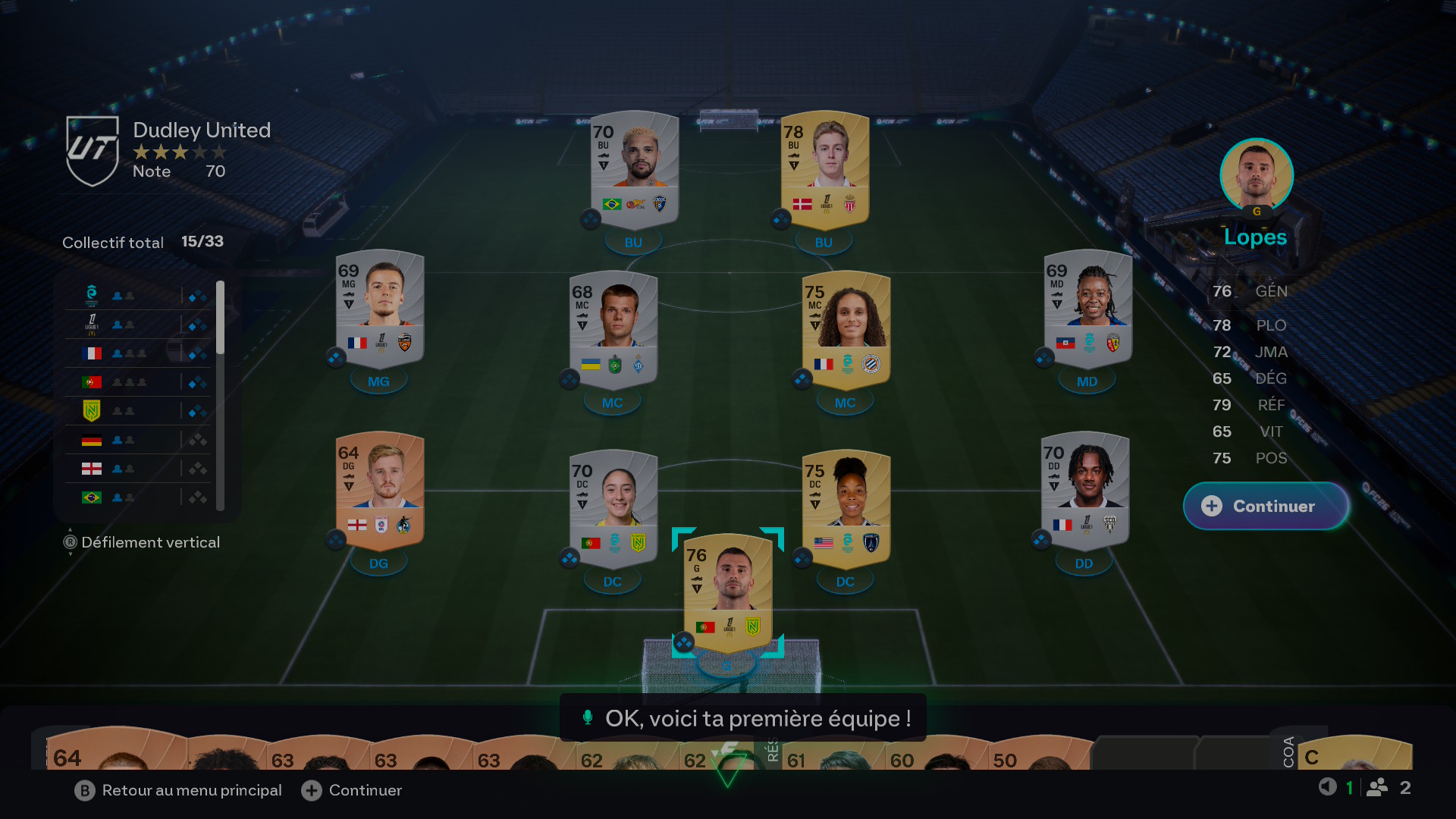This screenshot has width=1456, height=819.
Task: Select the 50-rated substitute card
Action: click(x=1039, y=755)
